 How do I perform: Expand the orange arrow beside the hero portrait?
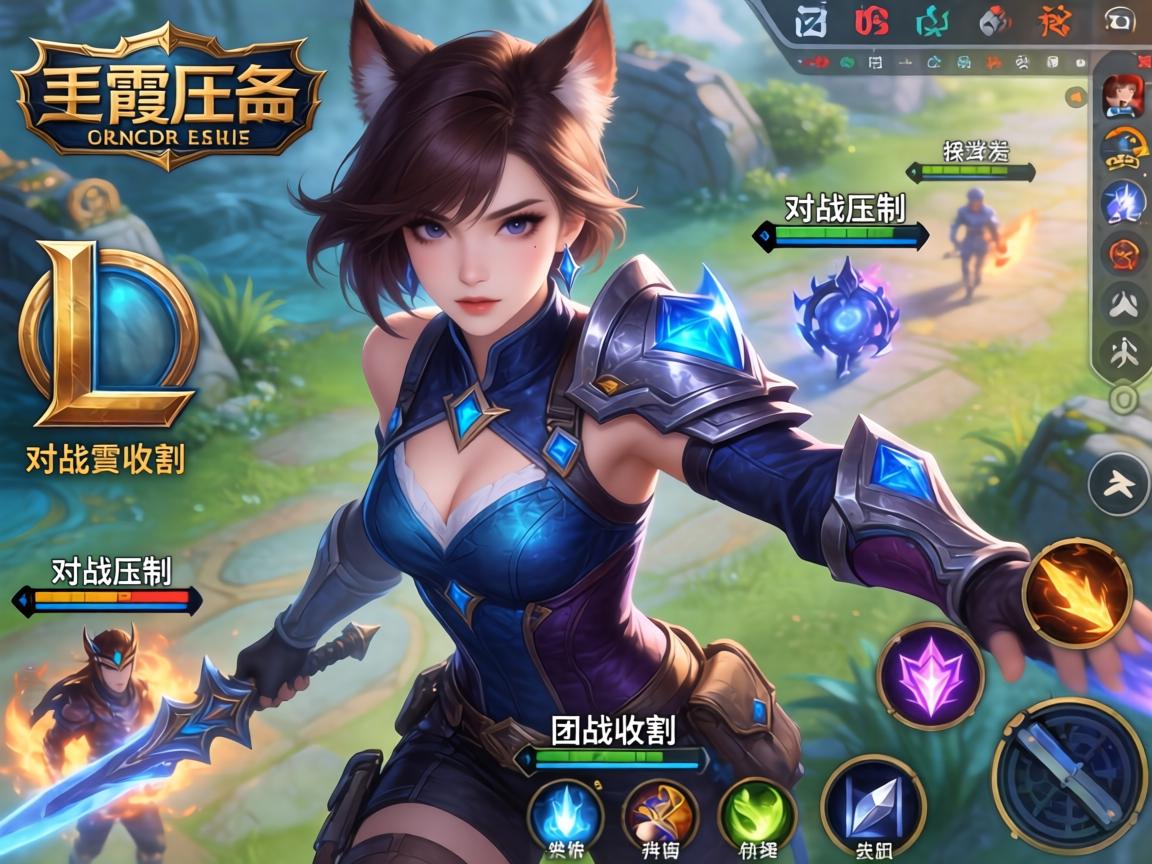[x=1076, y=97]
